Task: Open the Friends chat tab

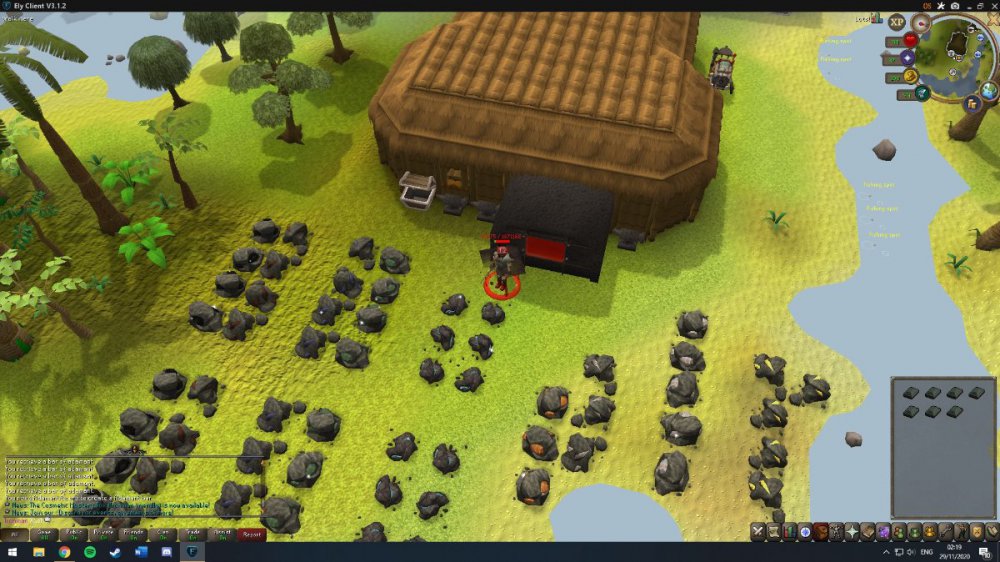Action: pyautogui.click(x=133, y=534)
